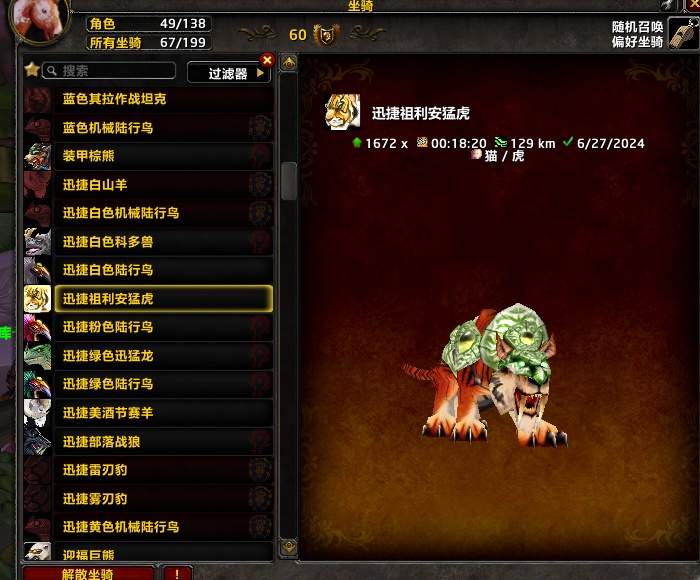Viewport: 700px width, 580px height.
Task: Click the 解散坐骑 dismiss mount button
Action: pyautogui.click(x=88, y=574)
